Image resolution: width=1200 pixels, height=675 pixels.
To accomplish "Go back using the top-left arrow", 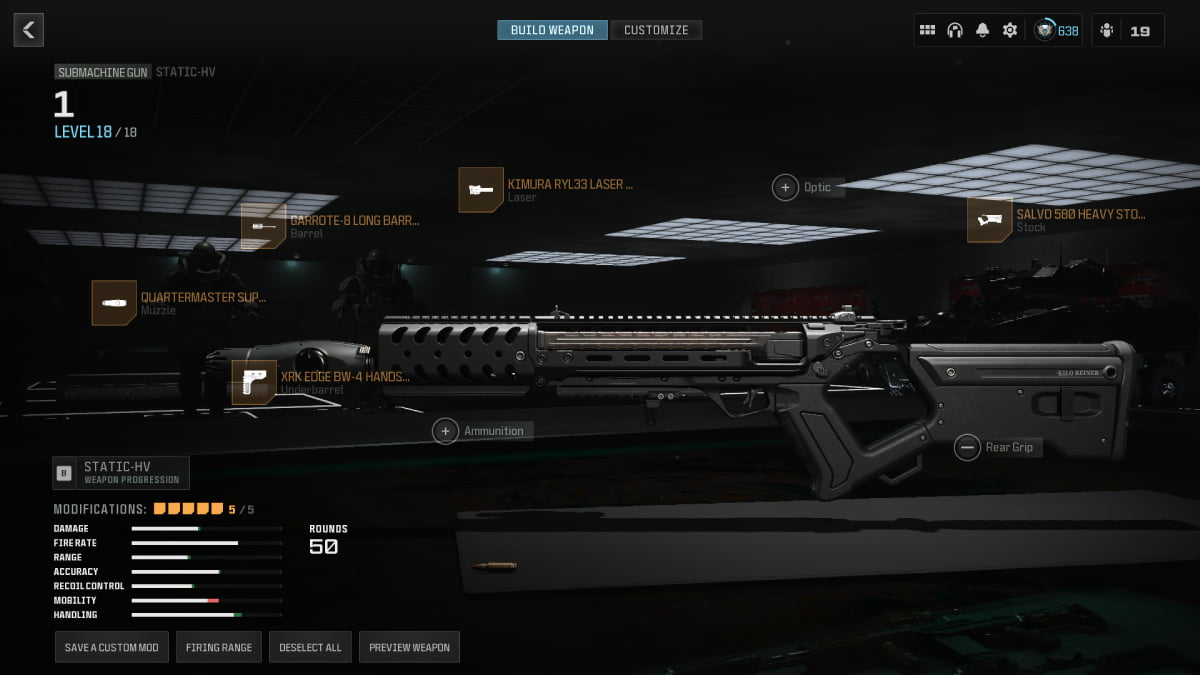I will (x=28, y=30).
